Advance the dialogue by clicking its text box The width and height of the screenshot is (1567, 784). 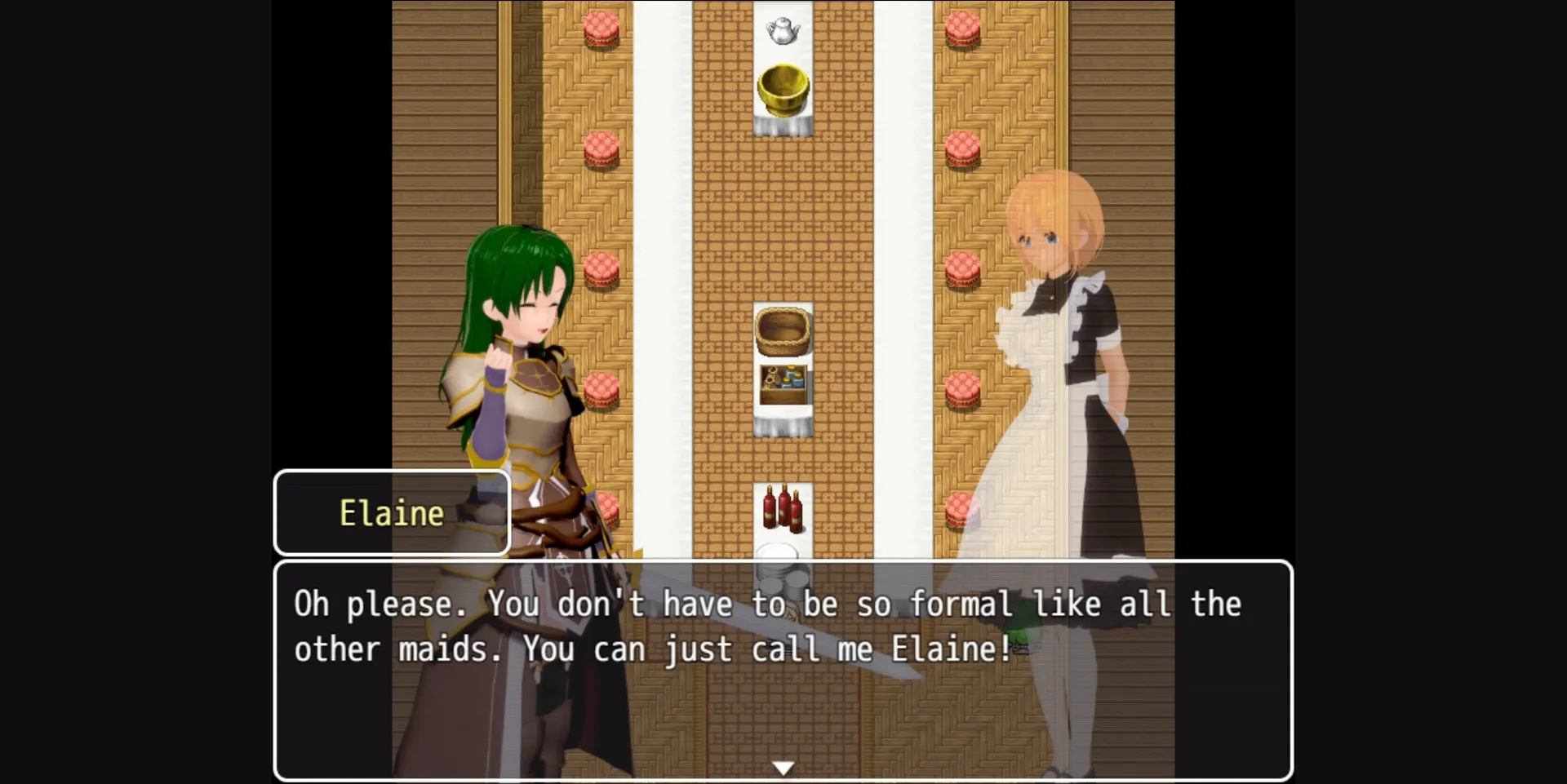(x=783, y=669)
